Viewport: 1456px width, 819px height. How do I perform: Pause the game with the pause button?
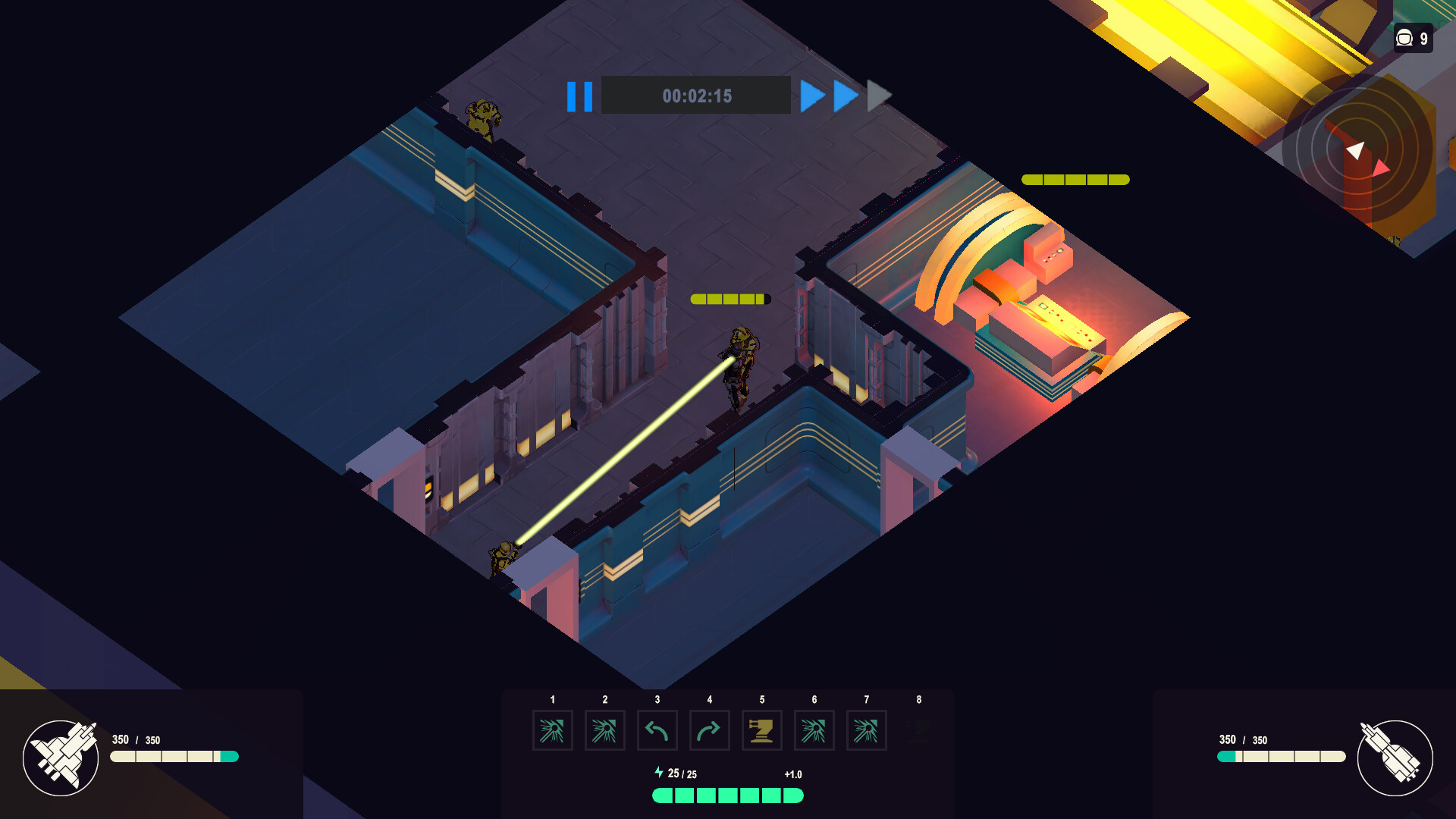pyautogui.click(x=579, y=95)
